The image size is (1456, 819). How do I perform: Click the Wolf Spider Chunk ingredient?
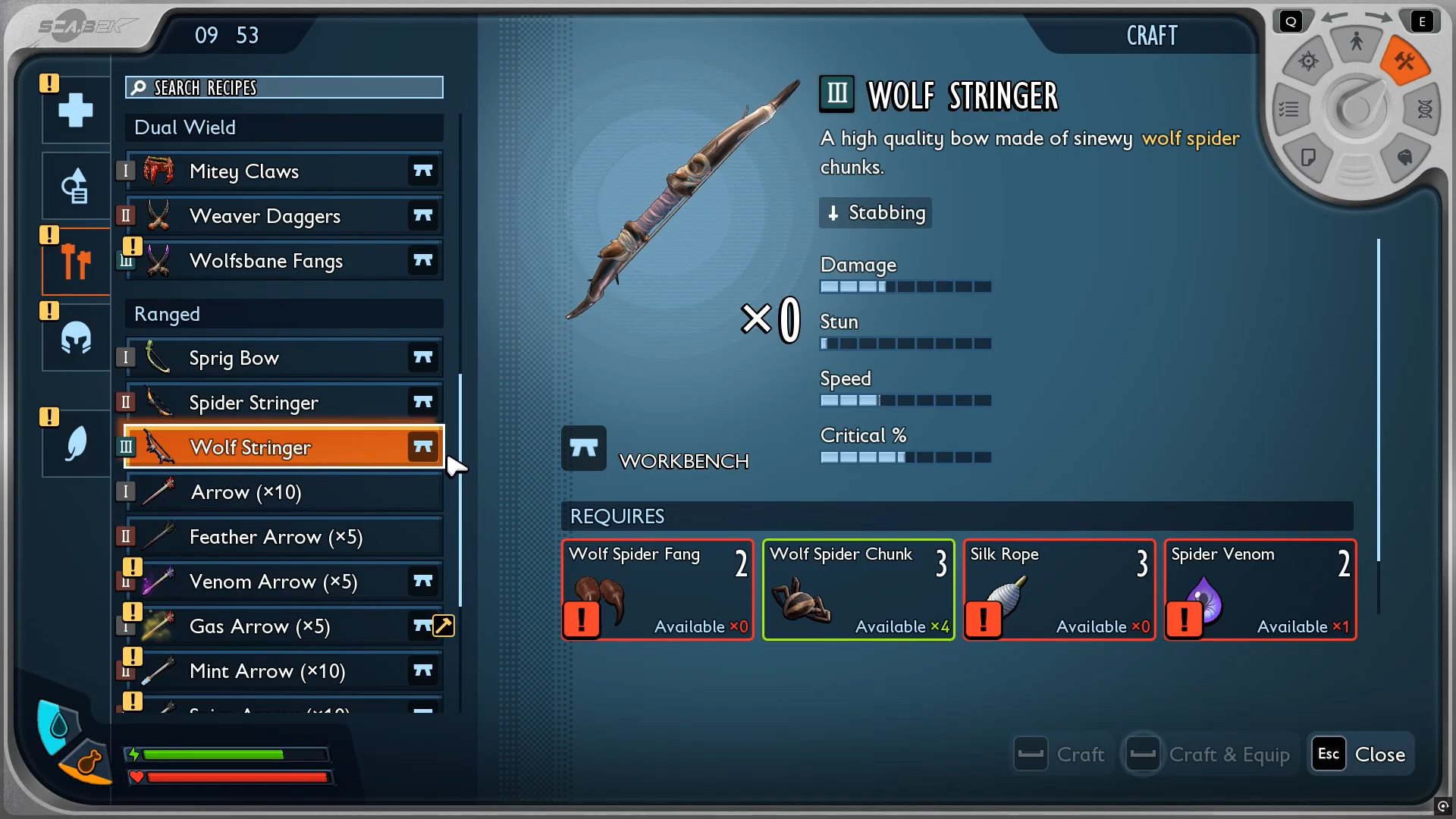(858, 590)
